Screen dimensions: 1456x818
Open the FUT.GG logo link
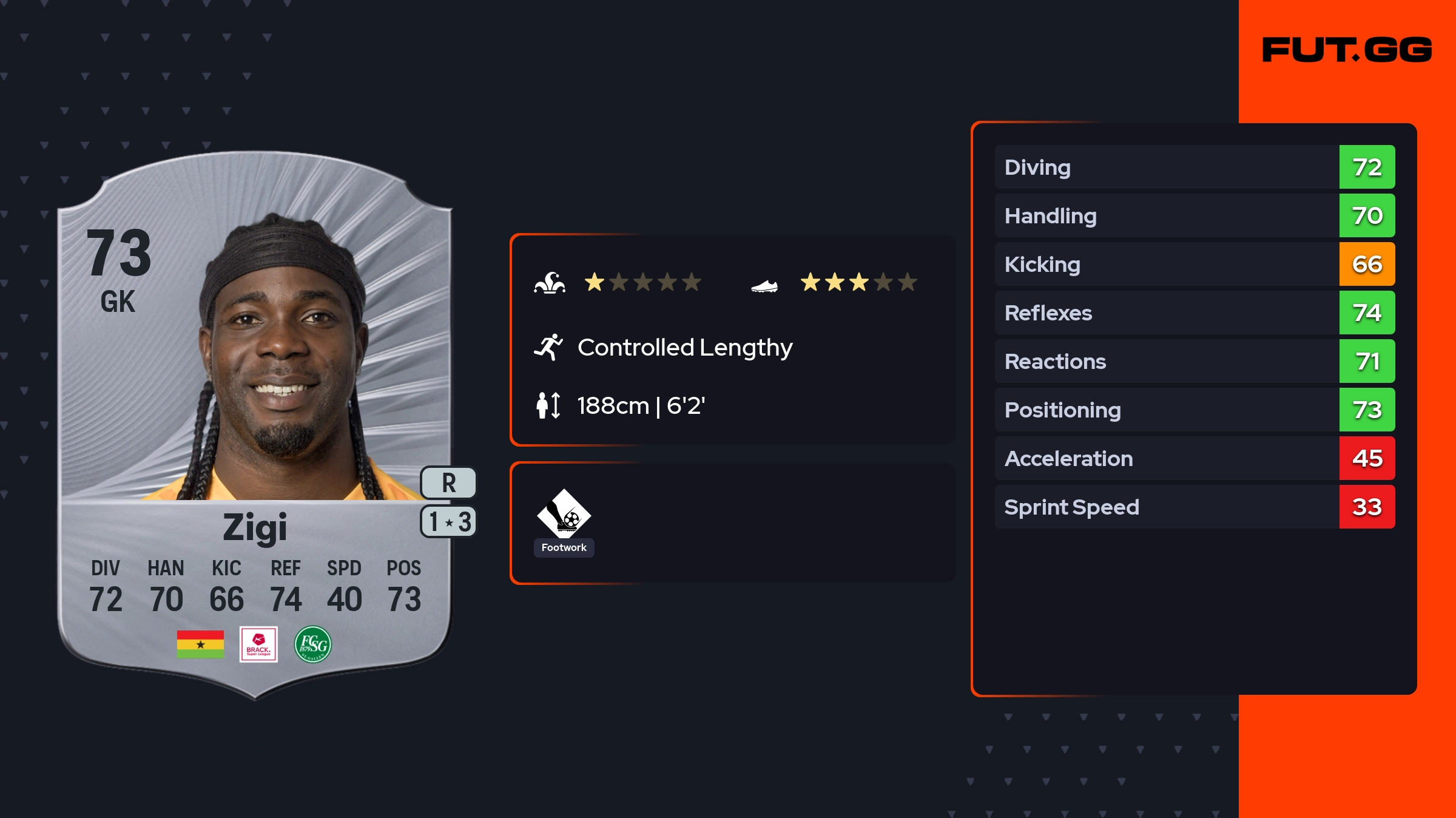(1347, 50)
